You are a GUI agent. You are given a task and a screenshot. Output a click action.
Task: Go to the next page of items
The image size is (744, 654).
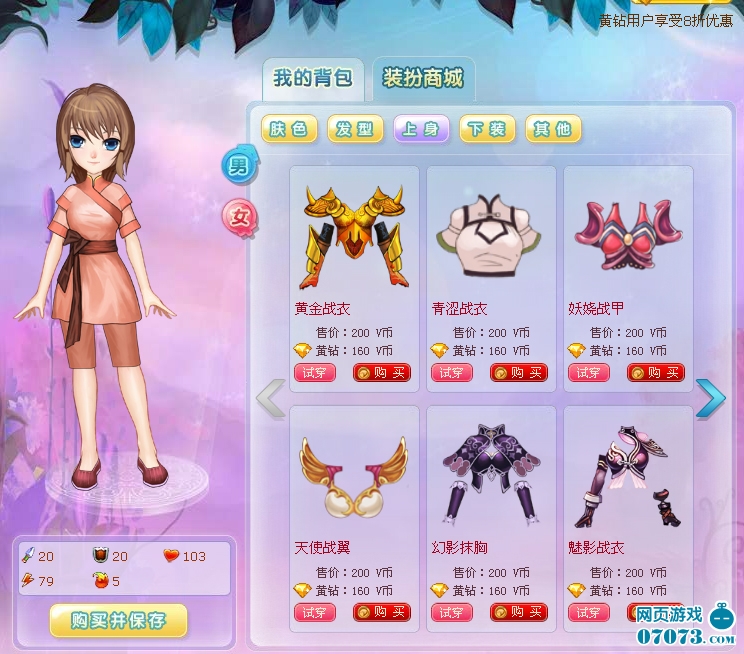[710, 398]
